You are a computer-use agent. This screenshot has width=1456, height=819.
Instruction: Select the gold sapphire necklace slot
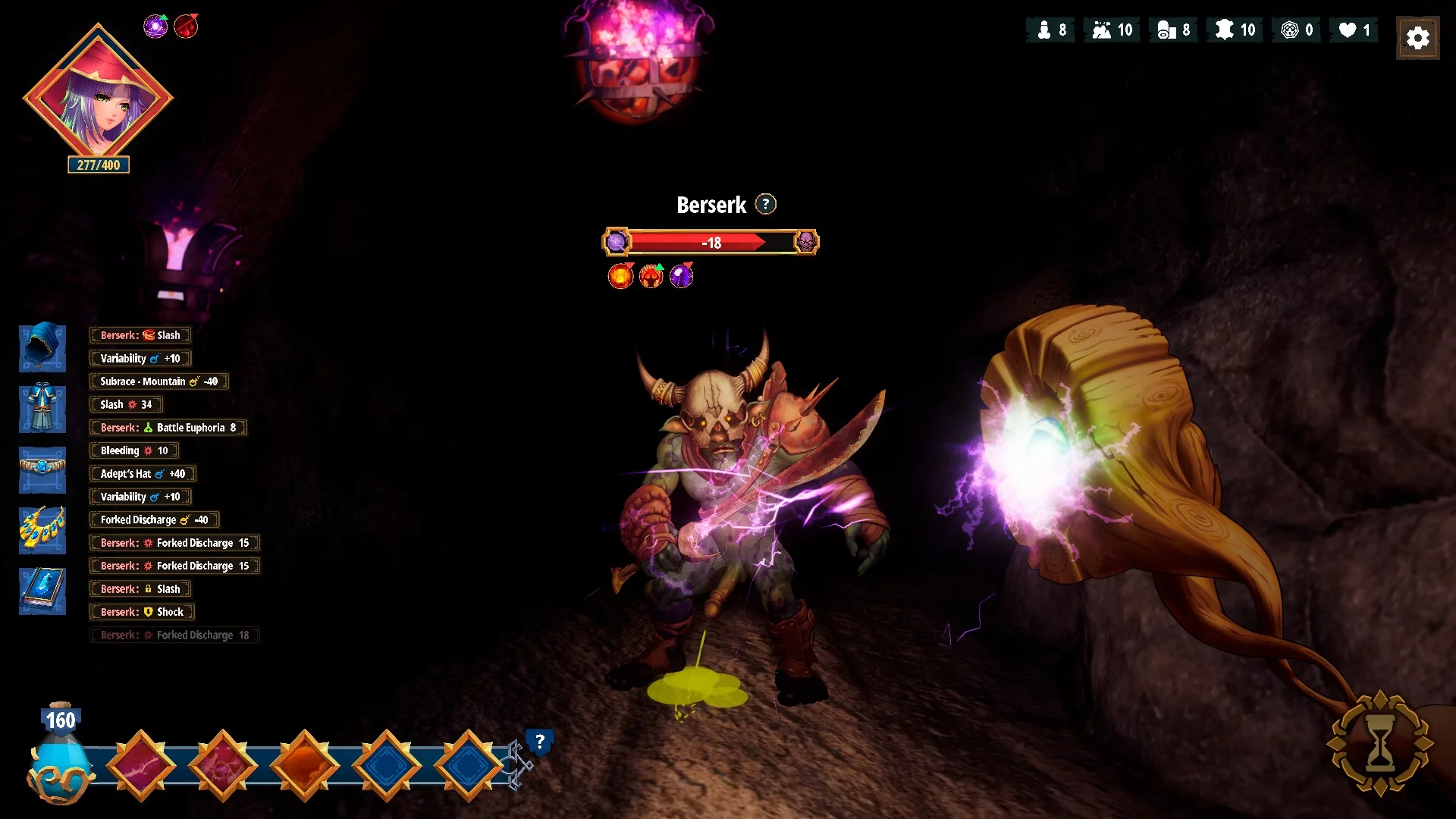pyautogui.click(x=42, y=530)
